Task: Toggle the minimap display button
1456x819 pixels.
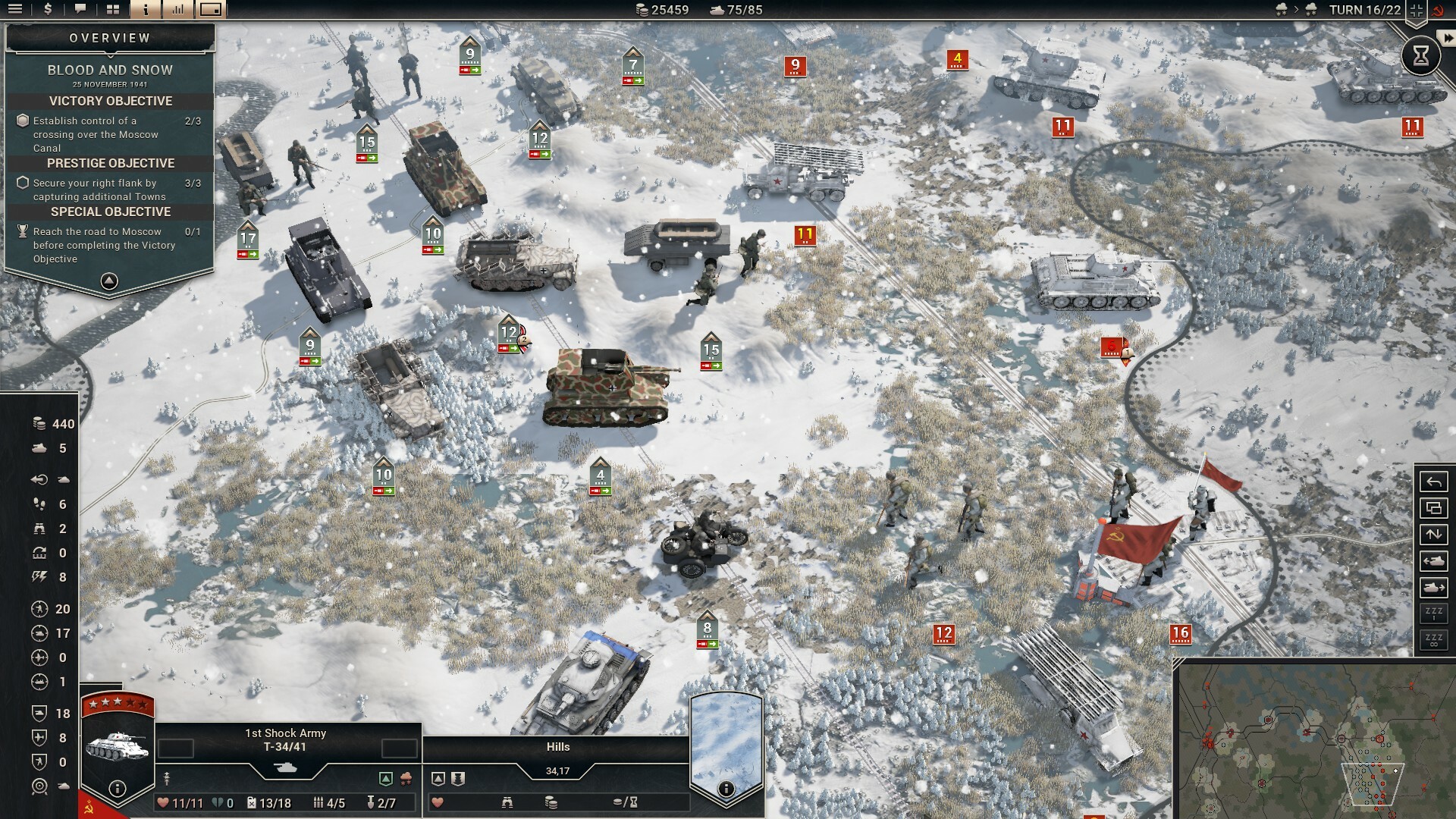Action: click(x=211, y=10)
